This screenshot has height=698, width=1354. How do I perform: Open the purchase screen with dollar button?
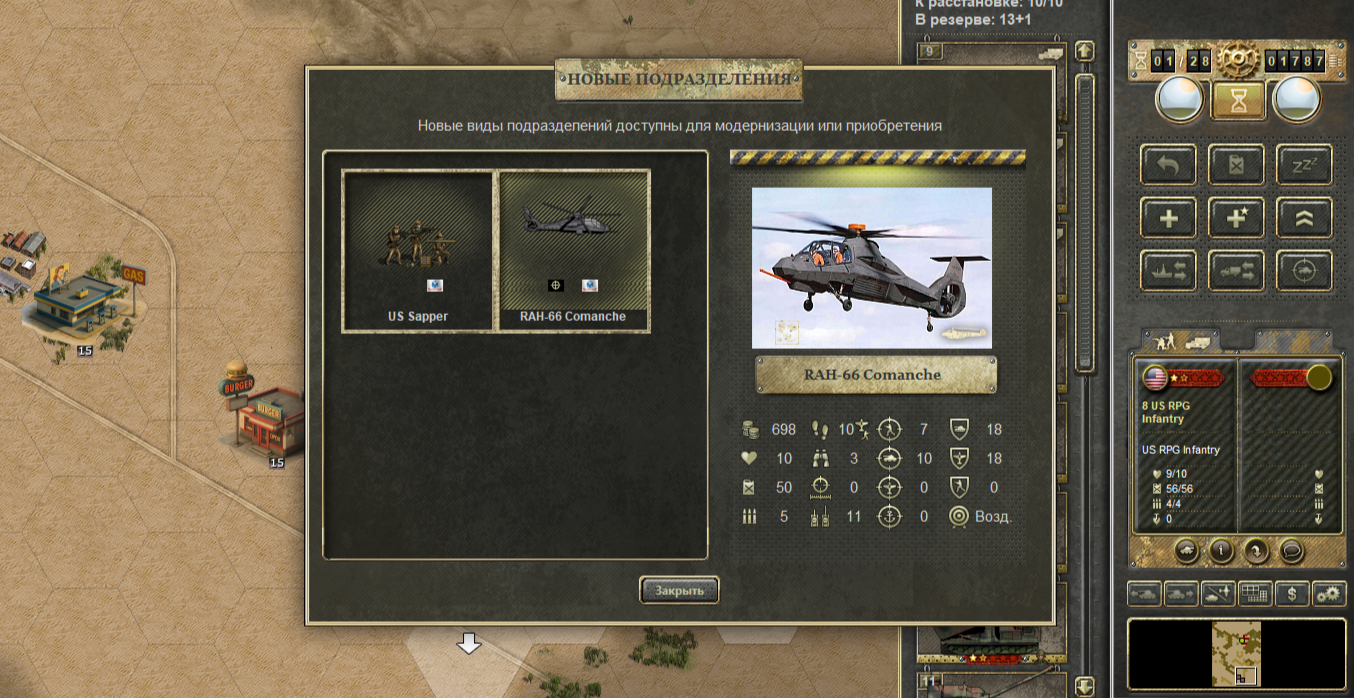[1292, 594]
